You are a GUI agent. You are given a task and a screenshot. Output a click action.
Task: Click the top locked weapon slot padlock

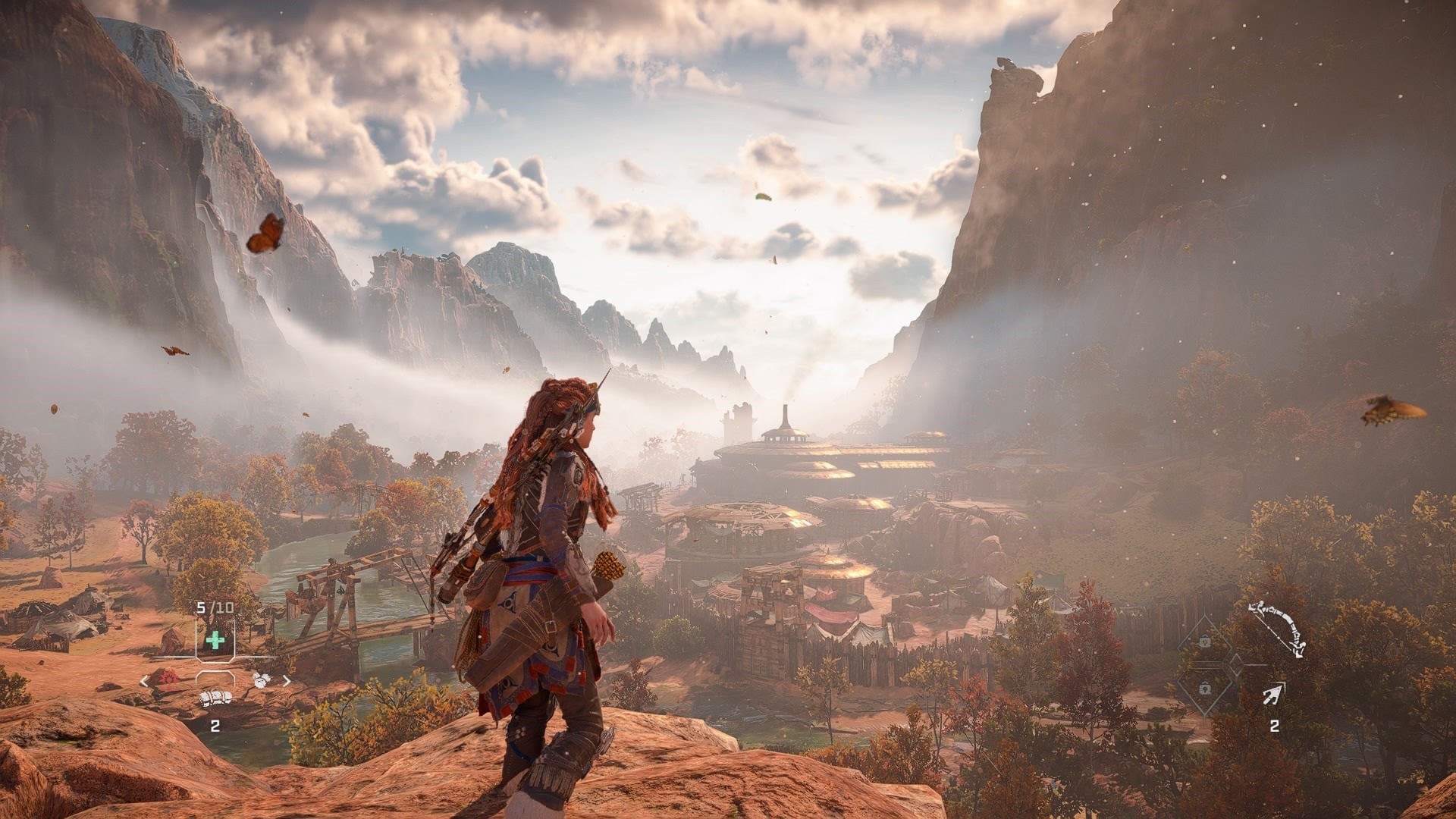pyautogui.click(x=1204, y=640)
